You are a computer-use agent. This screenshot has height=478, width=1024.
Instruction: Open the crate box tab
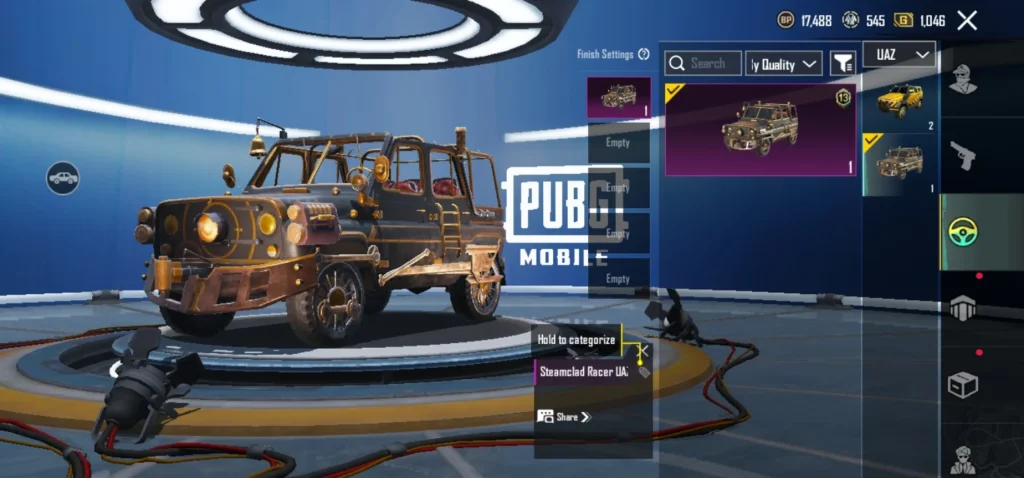[963, 385]
